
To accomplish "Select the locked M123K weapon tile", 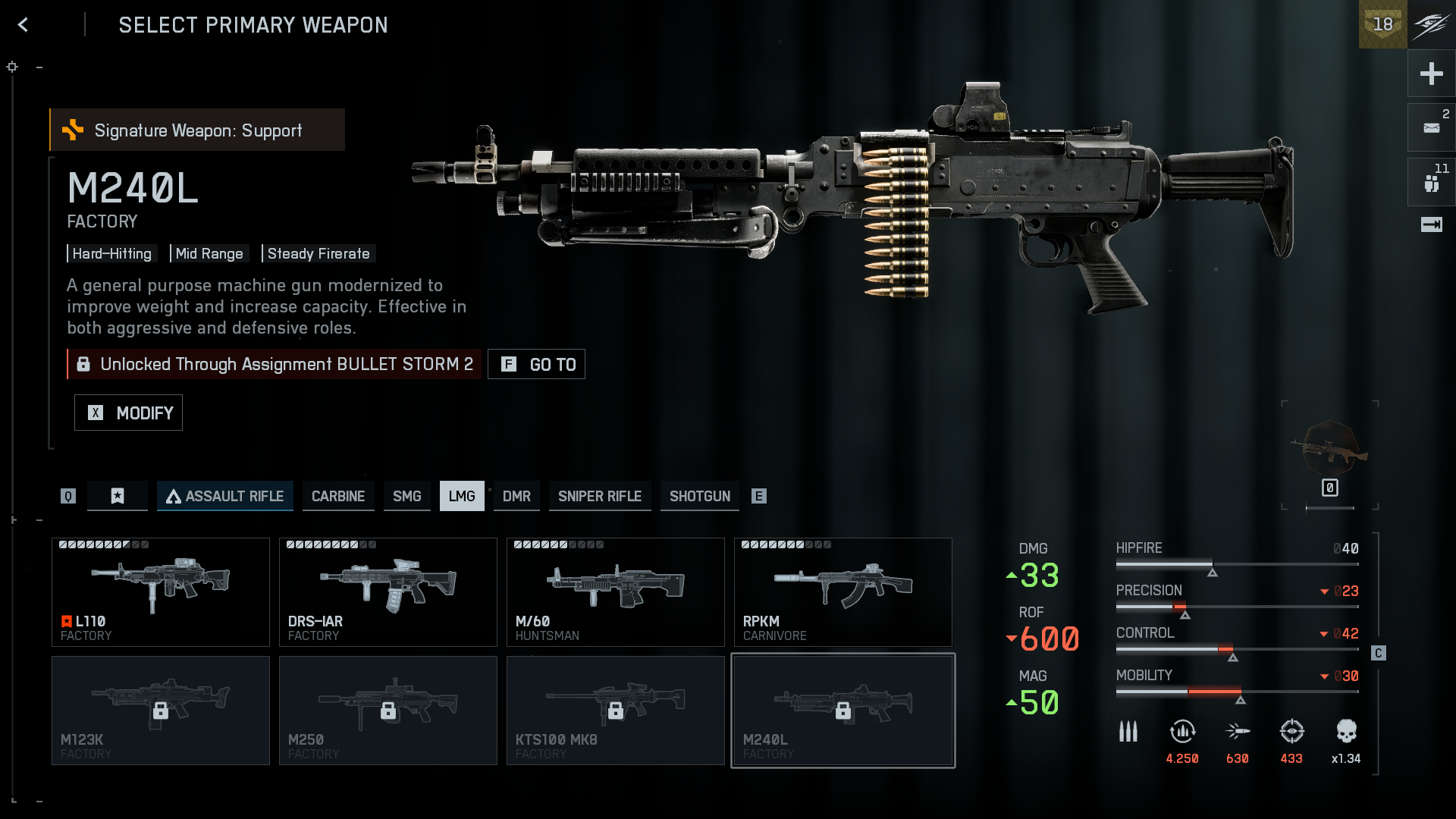I will (x=161, y=710).
